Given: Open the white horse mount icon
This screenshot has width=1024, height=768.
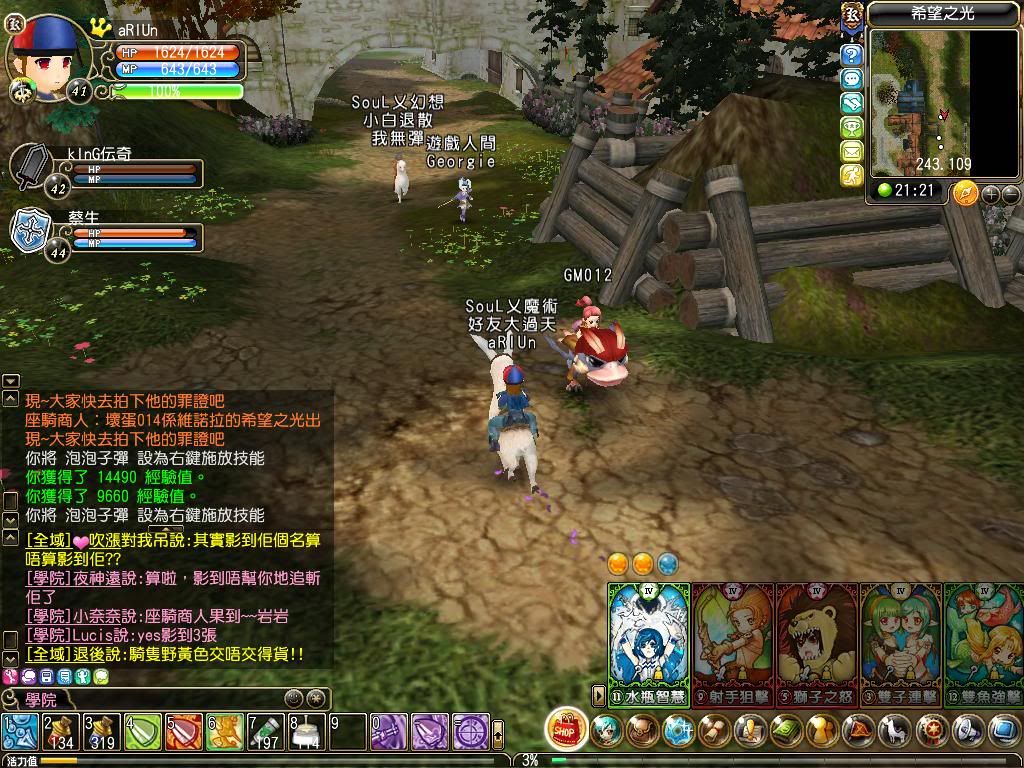Looking at the screenshot, I should [x=895, y=730].
